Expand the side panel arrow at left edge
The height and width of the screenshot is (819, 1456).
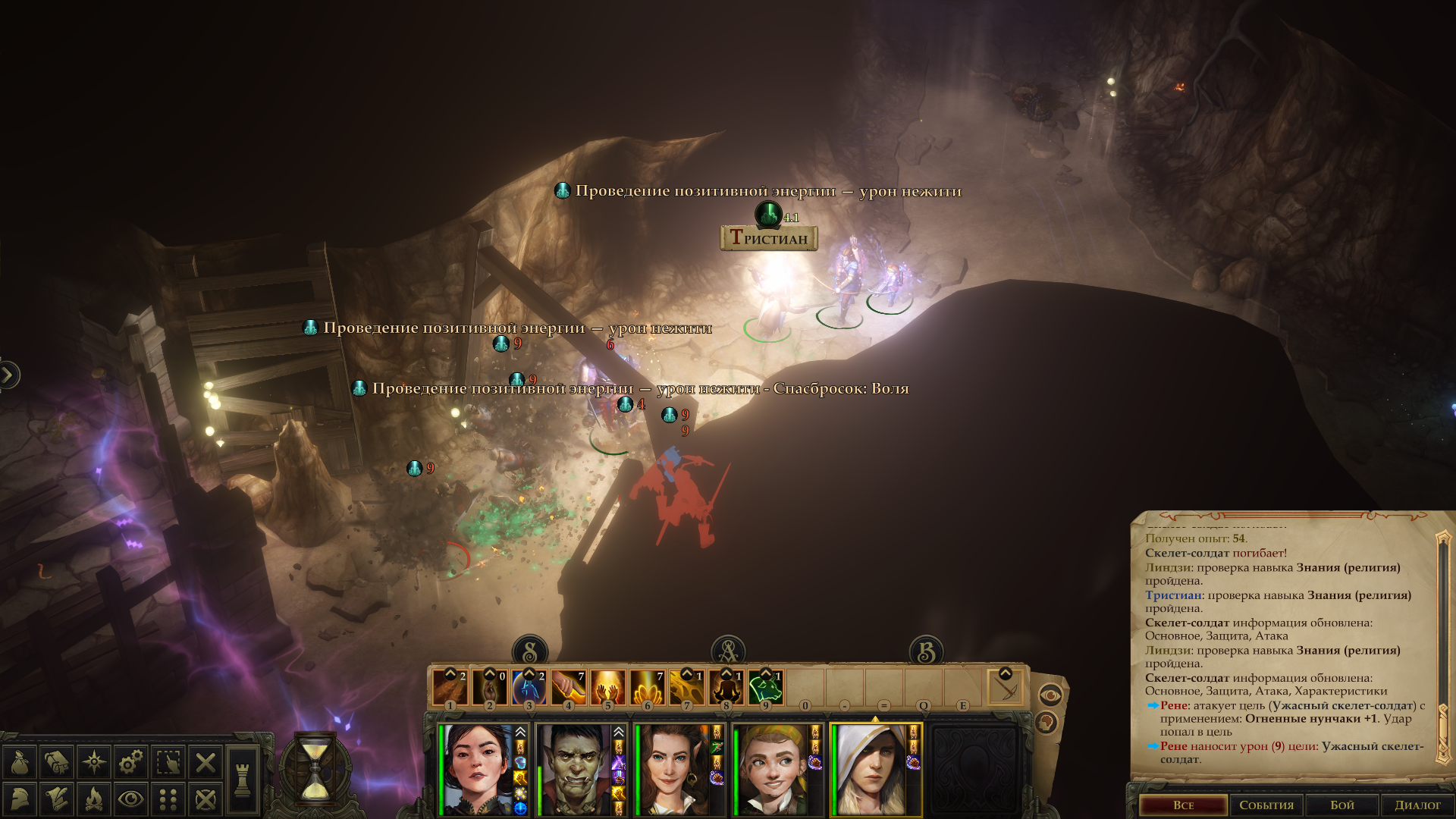coord(8,375)
